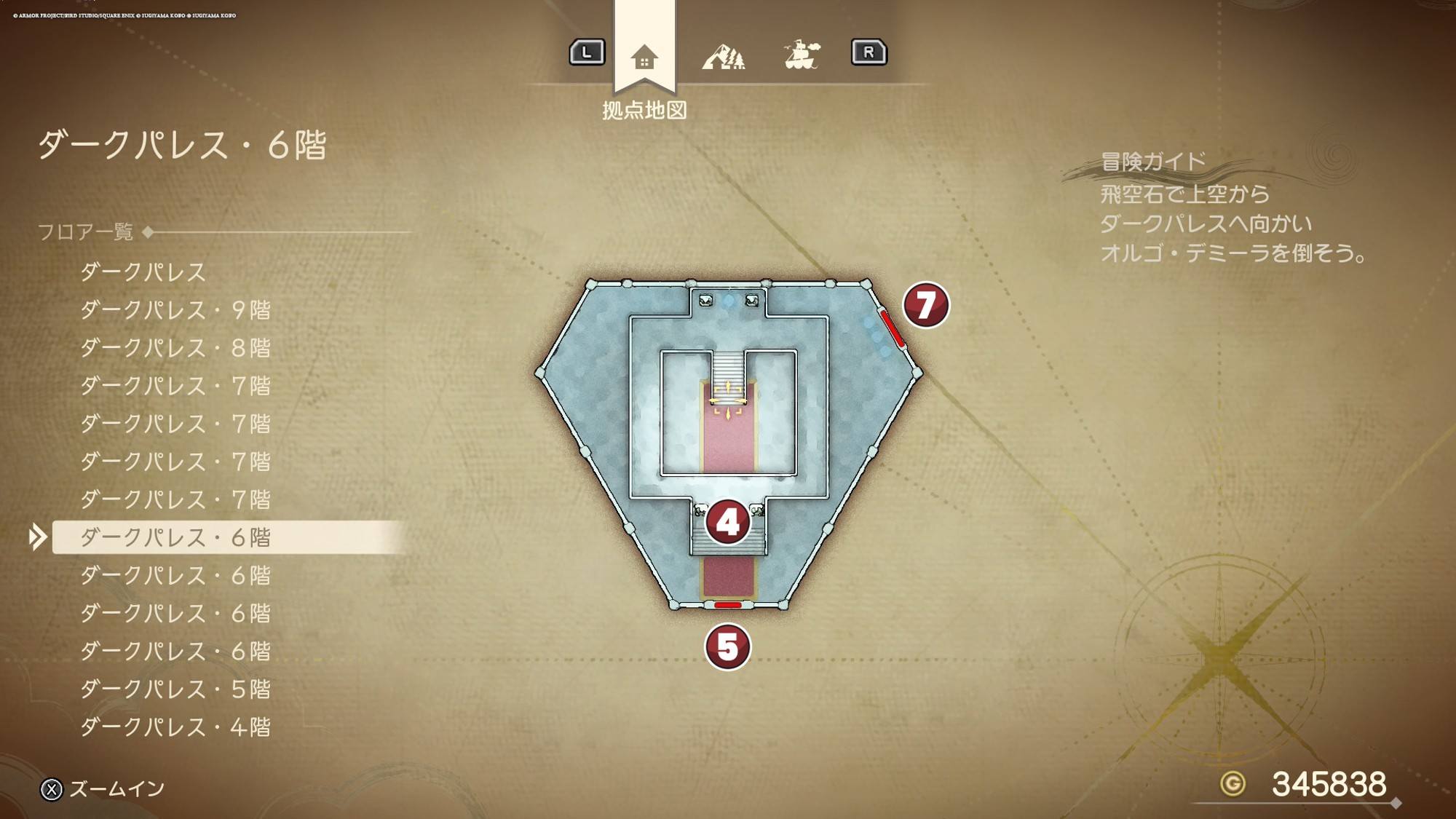Show the ダークパレス・4階 floor
The height and width of the screenshot is (819, 1456).
(175, 727)
